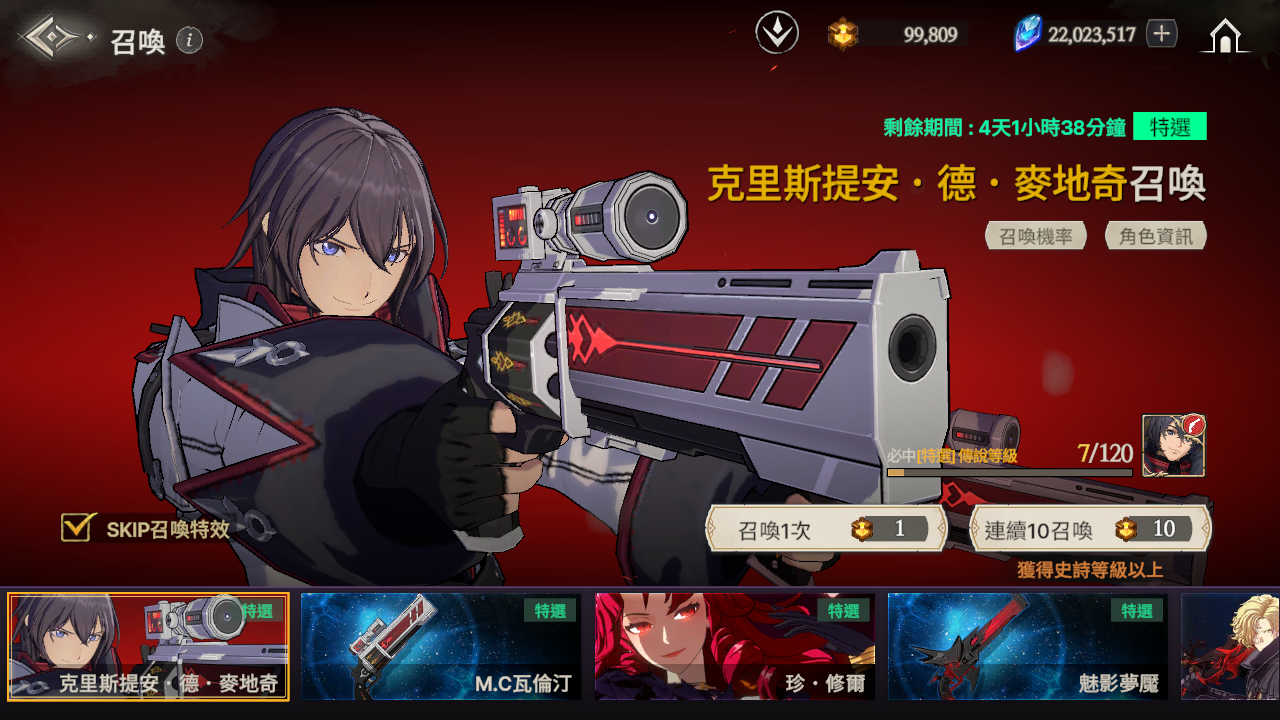This screenshot has width=1280, height=720.
Task: Summon once with 召喚1次 button
Action: tap(826, 529)
